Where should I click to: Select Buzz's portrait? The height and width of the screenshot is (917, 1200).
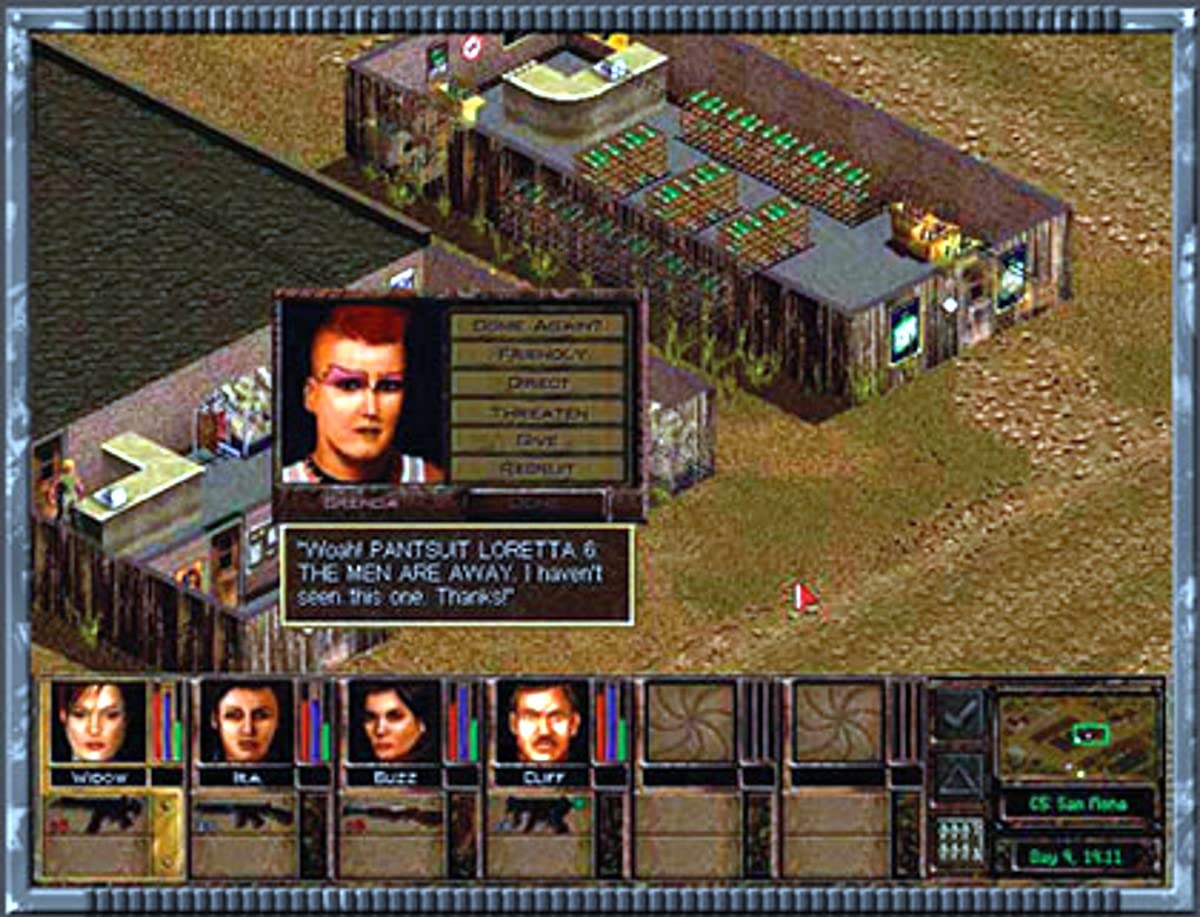pos(394,723)
